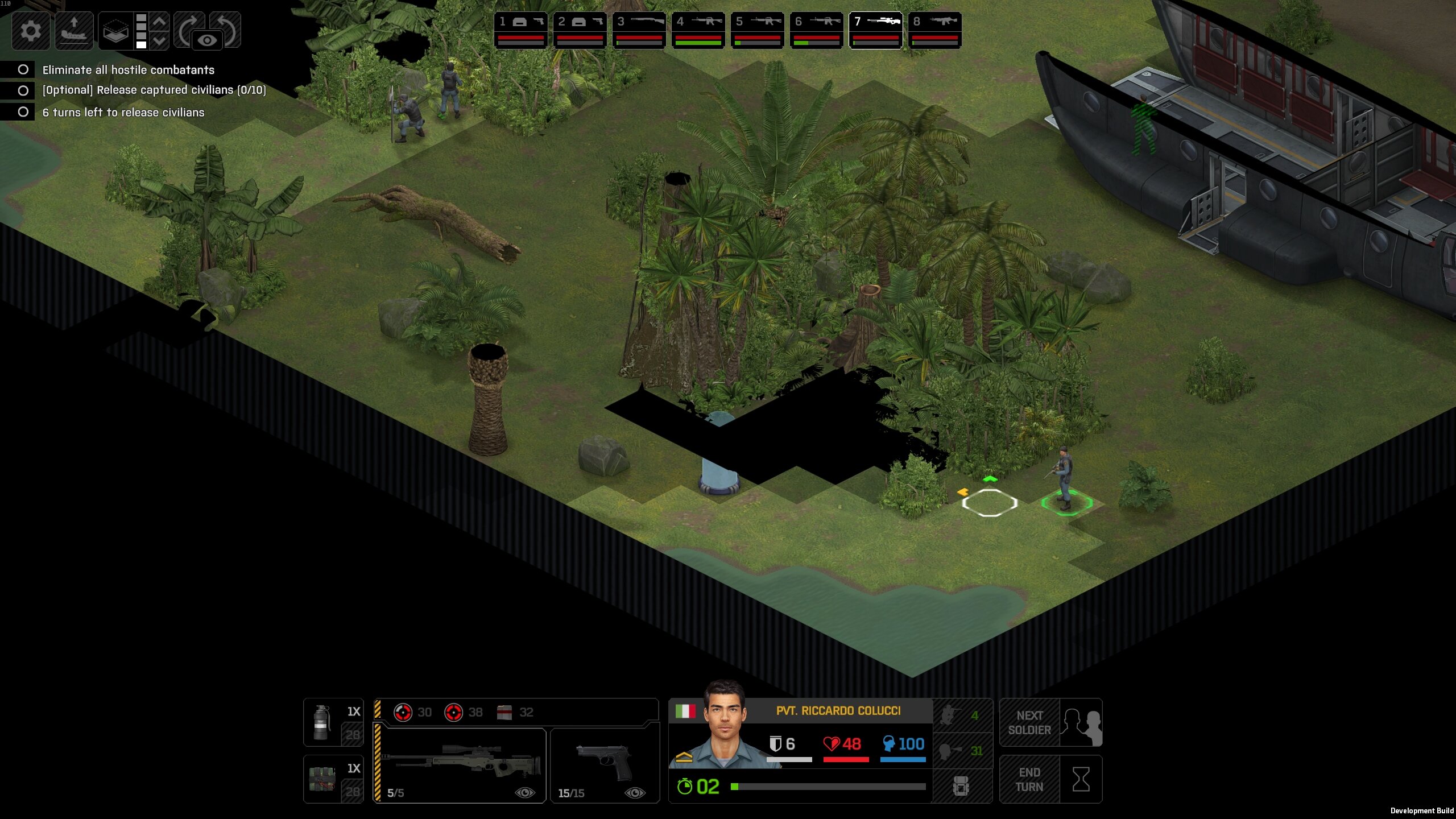This screenshot has height=819, width=1456.
Task: Select soldier 1 in the squad bar
Action: coord(520,30)
